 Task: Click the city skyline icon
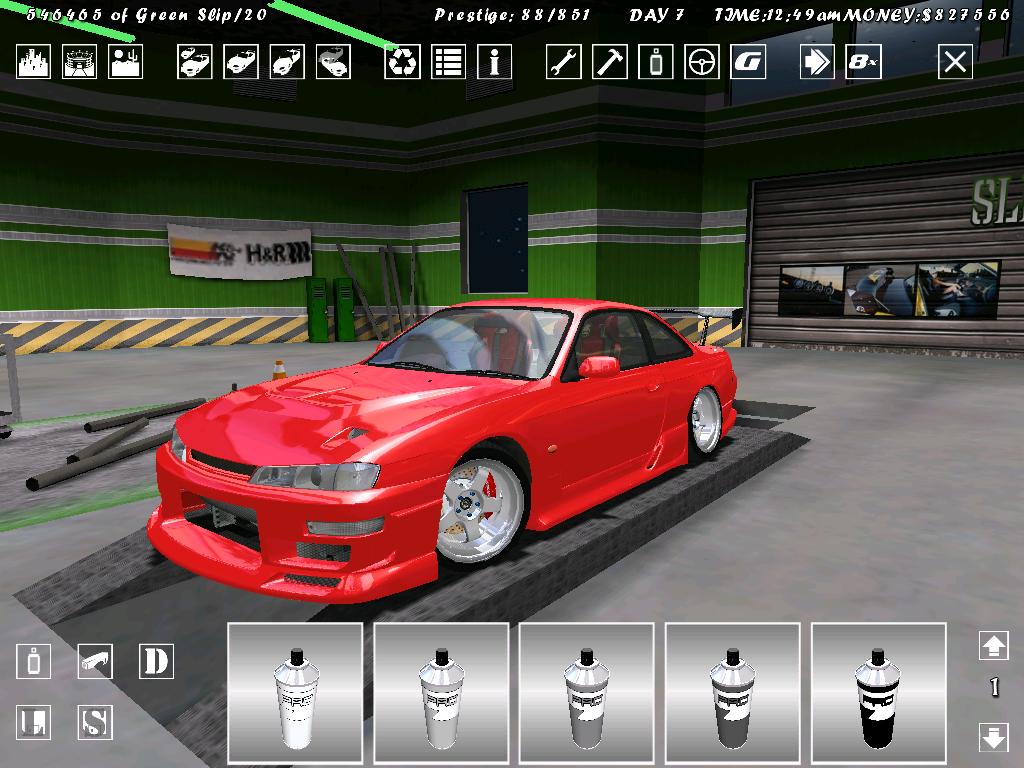[33, 62]
